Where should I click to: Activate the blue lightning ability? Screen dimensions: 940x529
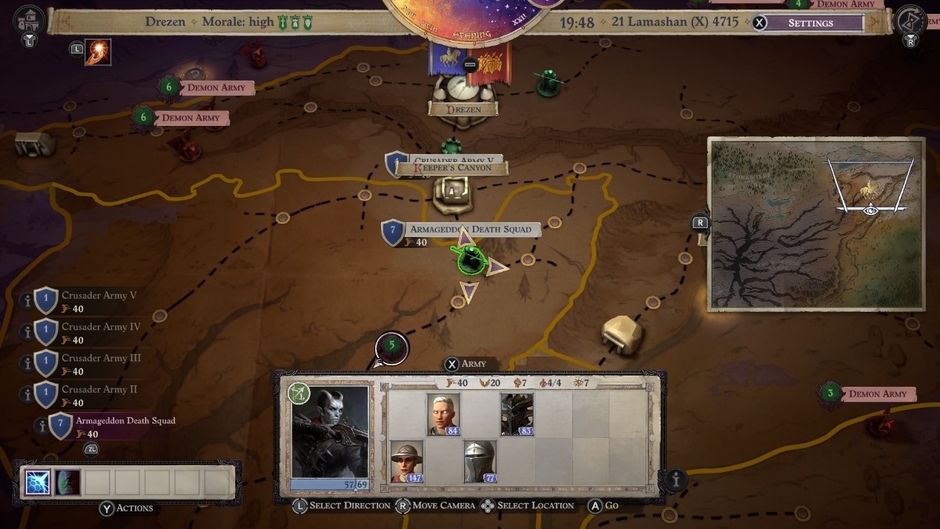(37, 483)
